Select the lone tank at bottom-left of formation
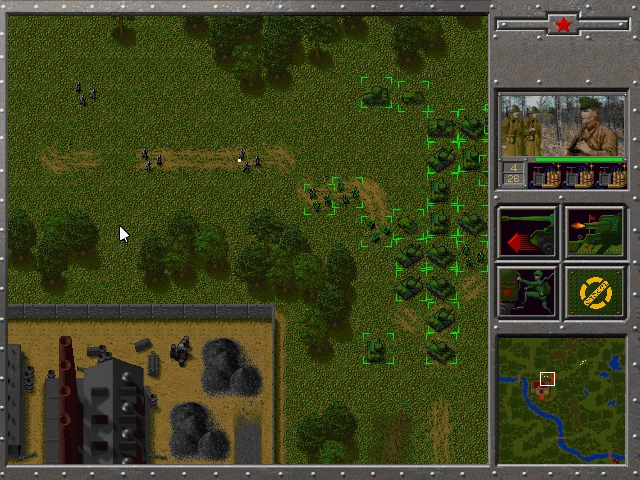Image resolution: width=640 pixels, height=480 pixels. click(x=377, y=350)
